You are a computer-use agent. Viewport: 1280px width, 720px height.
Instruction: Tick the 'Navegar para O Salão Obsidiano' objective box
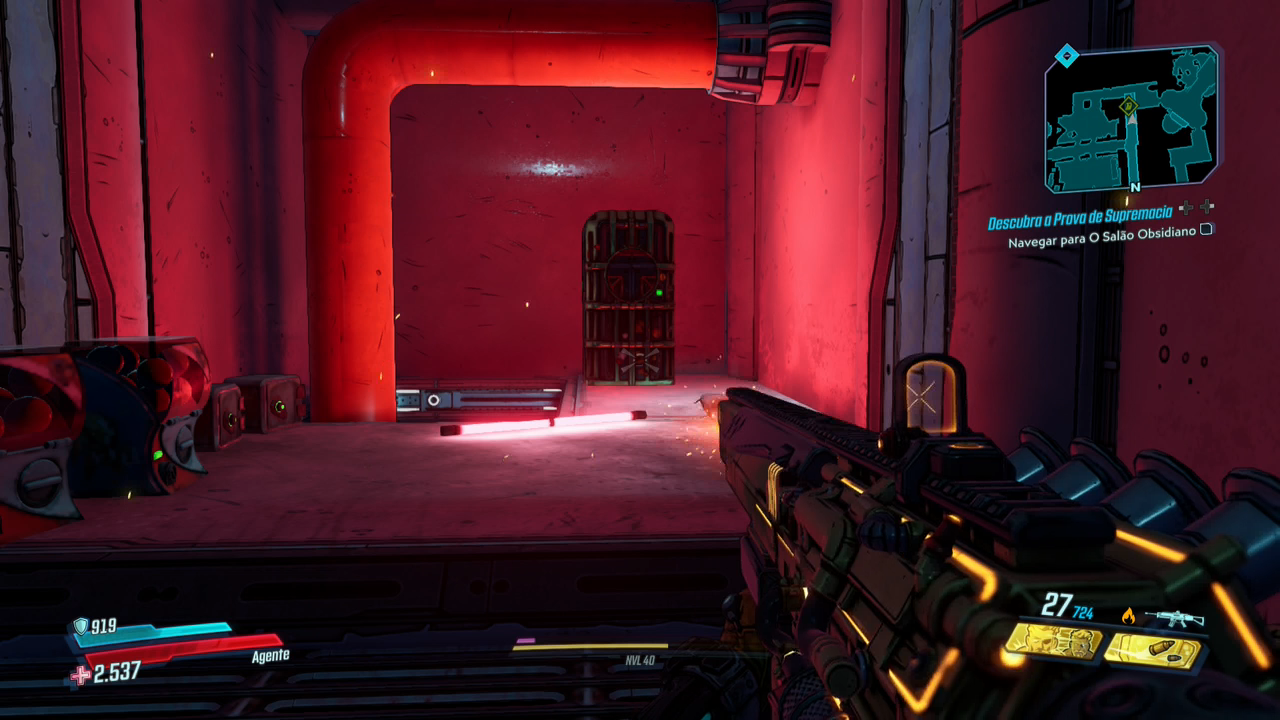(1207, 229)
